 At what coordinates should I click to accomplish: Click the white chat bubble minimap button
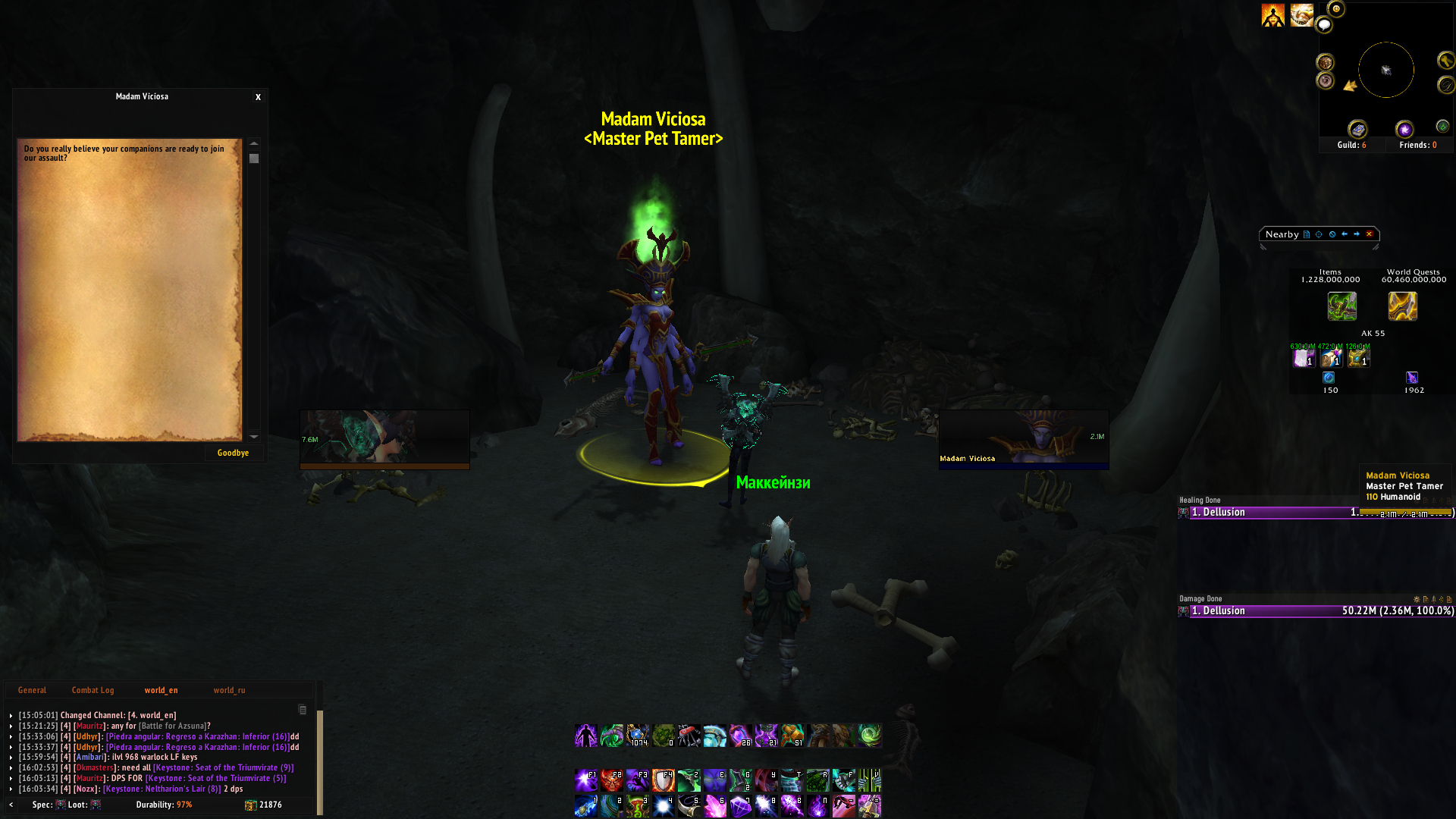coord(1324,25)
